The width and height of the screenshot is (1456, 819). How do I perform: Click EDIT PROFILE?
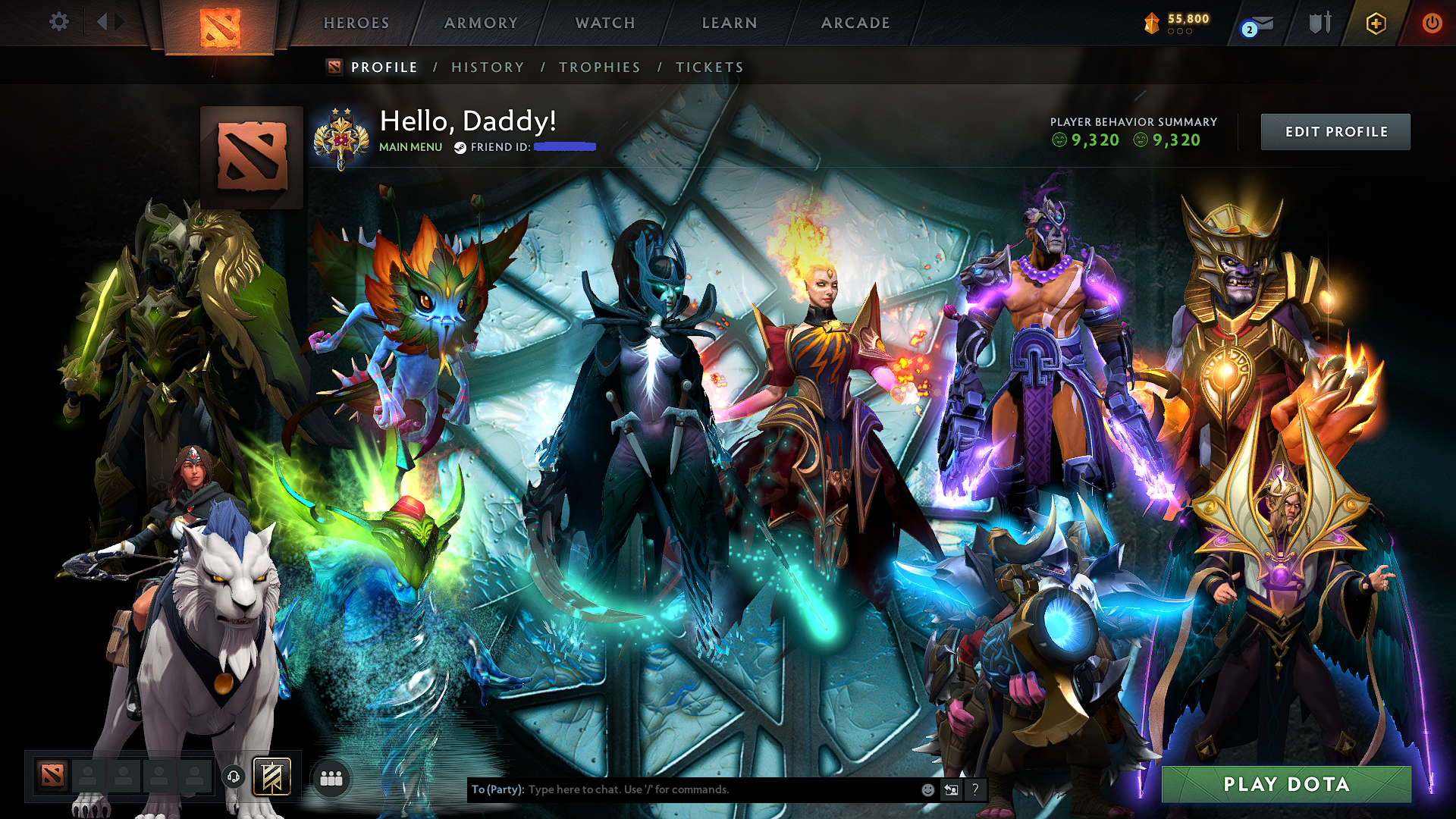click(1335, 131)
